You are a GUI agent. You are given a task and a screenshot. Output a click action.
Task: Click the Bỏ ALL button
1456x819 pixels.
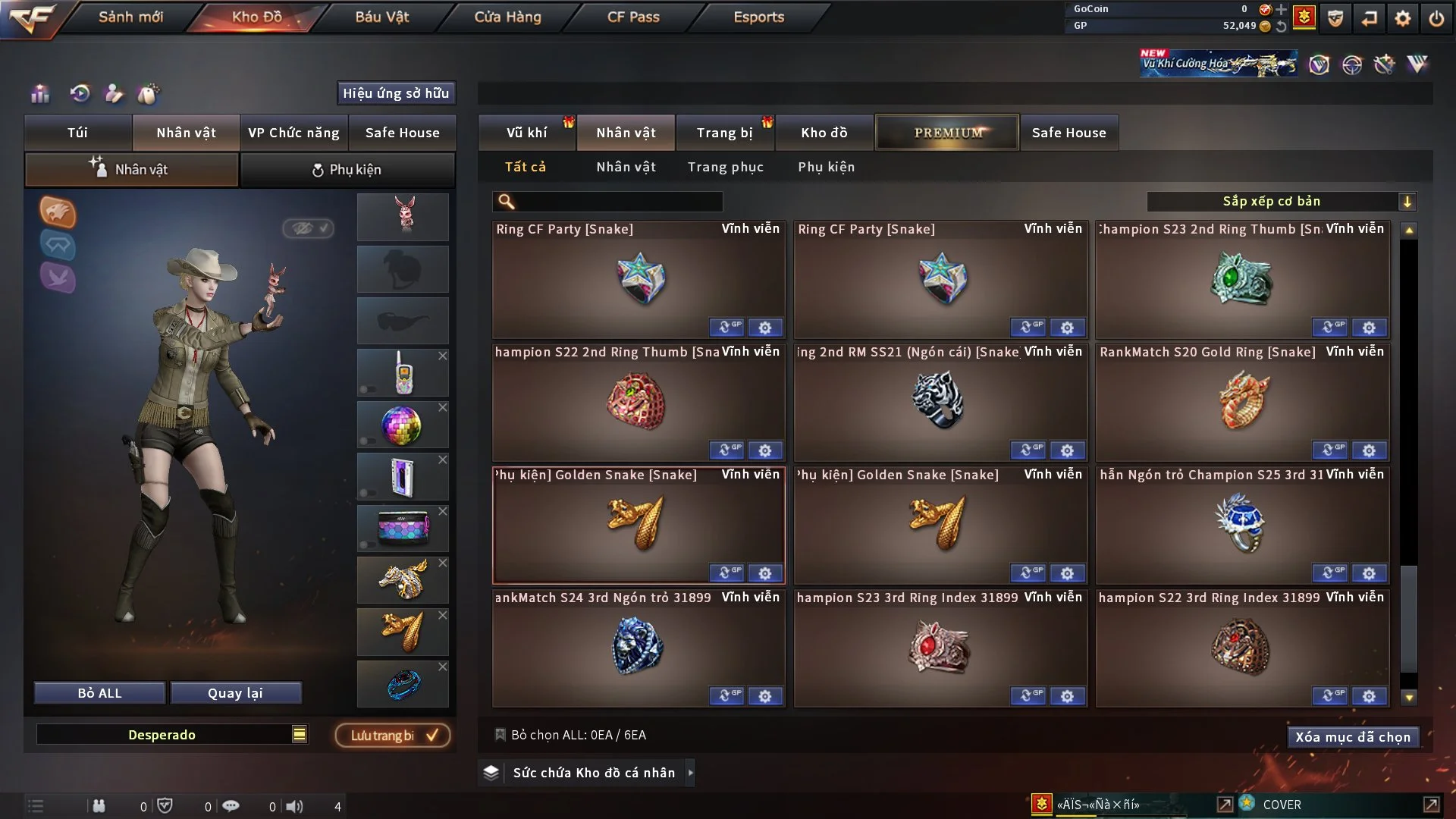(99, 693)
